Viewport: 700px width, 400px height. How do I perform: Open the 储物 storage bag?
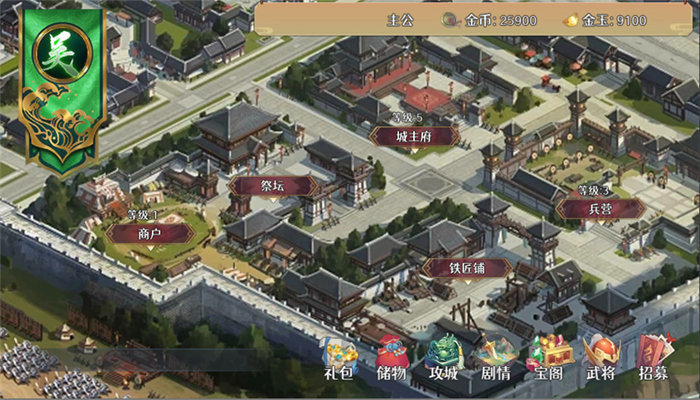[392, 359]
